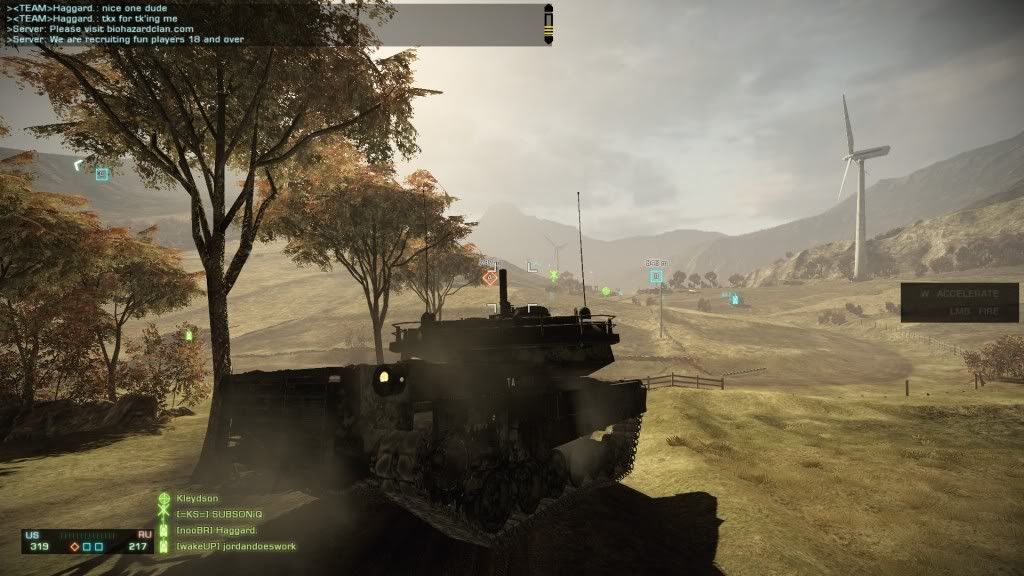Image resolution: width=1024 pixels, height=576 pixels.
Task: Select squad member Kleydson in the squad list
Action: (196, 498)
